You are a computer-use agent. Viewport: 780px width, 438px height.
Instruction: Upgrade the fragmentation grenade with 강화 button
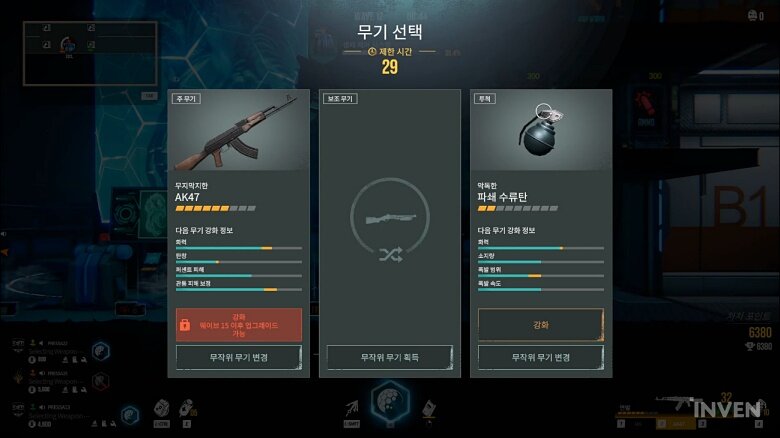[x=540, y=325]
